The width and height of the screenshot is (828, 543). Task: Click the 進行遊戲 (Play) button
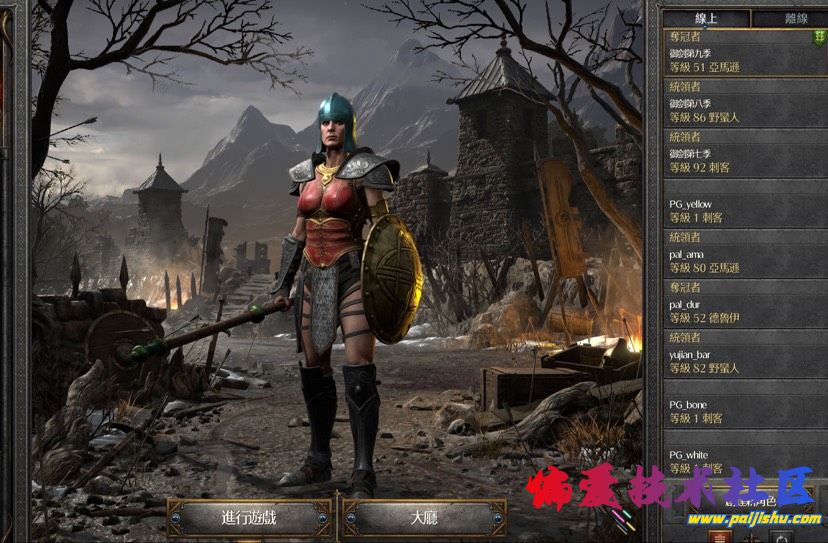click(250, 517)
